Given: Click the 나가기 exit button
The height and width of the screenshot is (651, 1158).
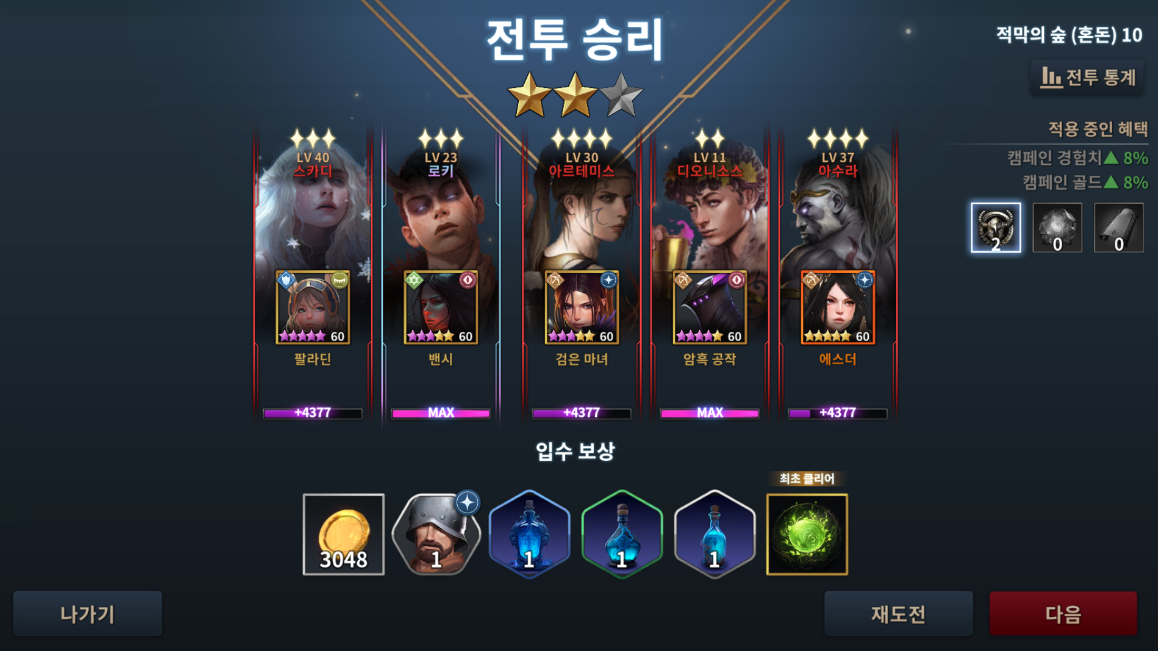Looking at the screenshot, I should [87, 614].
